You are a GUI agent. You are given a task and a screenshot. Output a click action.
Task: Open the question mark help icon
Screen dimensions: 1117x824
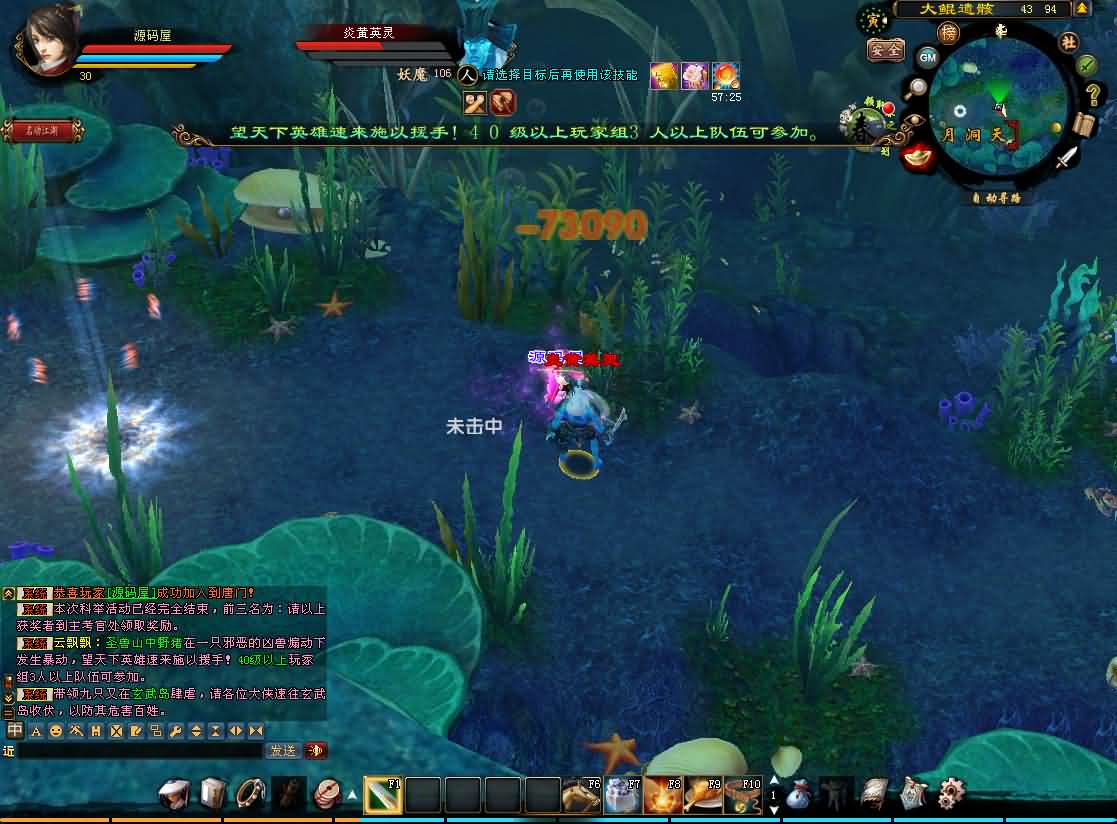[1093, 96]
